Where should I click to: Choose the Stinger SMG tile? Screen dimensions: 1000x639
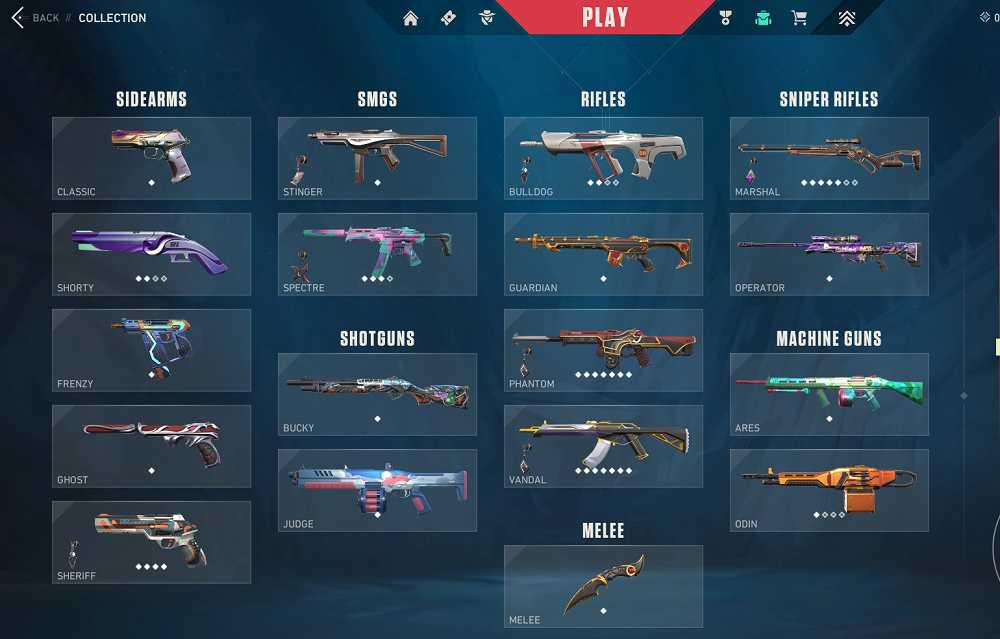pos(377,158)
